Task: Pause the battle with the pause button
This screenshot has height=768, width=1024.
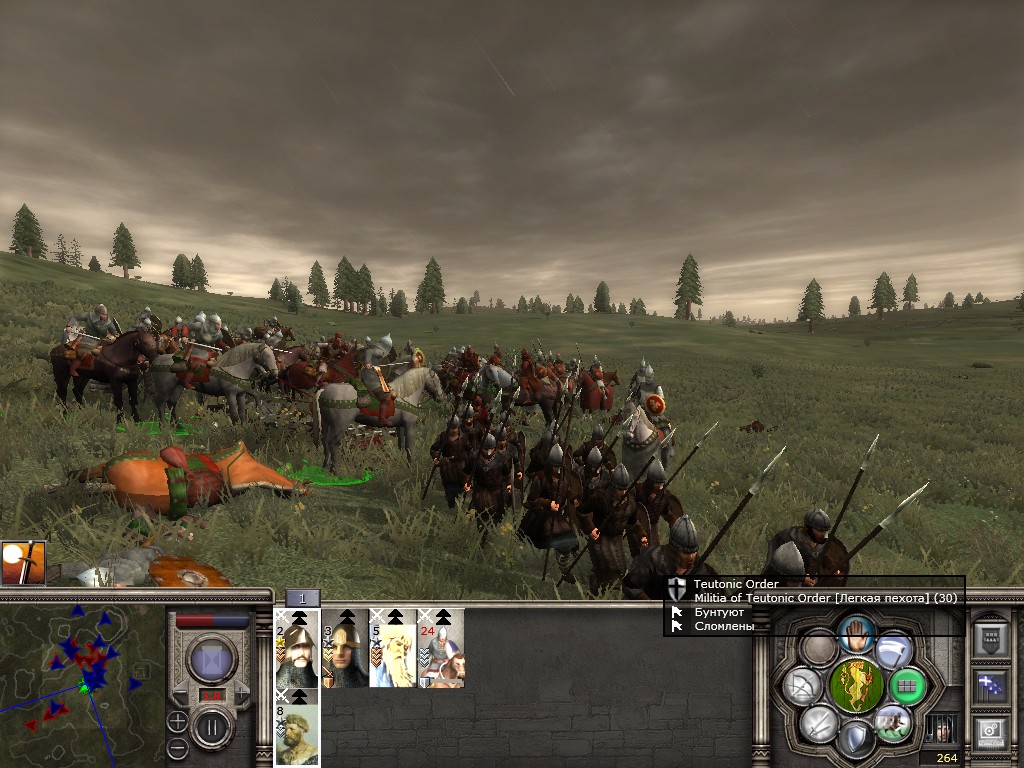Action: pyautogui.click(x=212, y=727)
